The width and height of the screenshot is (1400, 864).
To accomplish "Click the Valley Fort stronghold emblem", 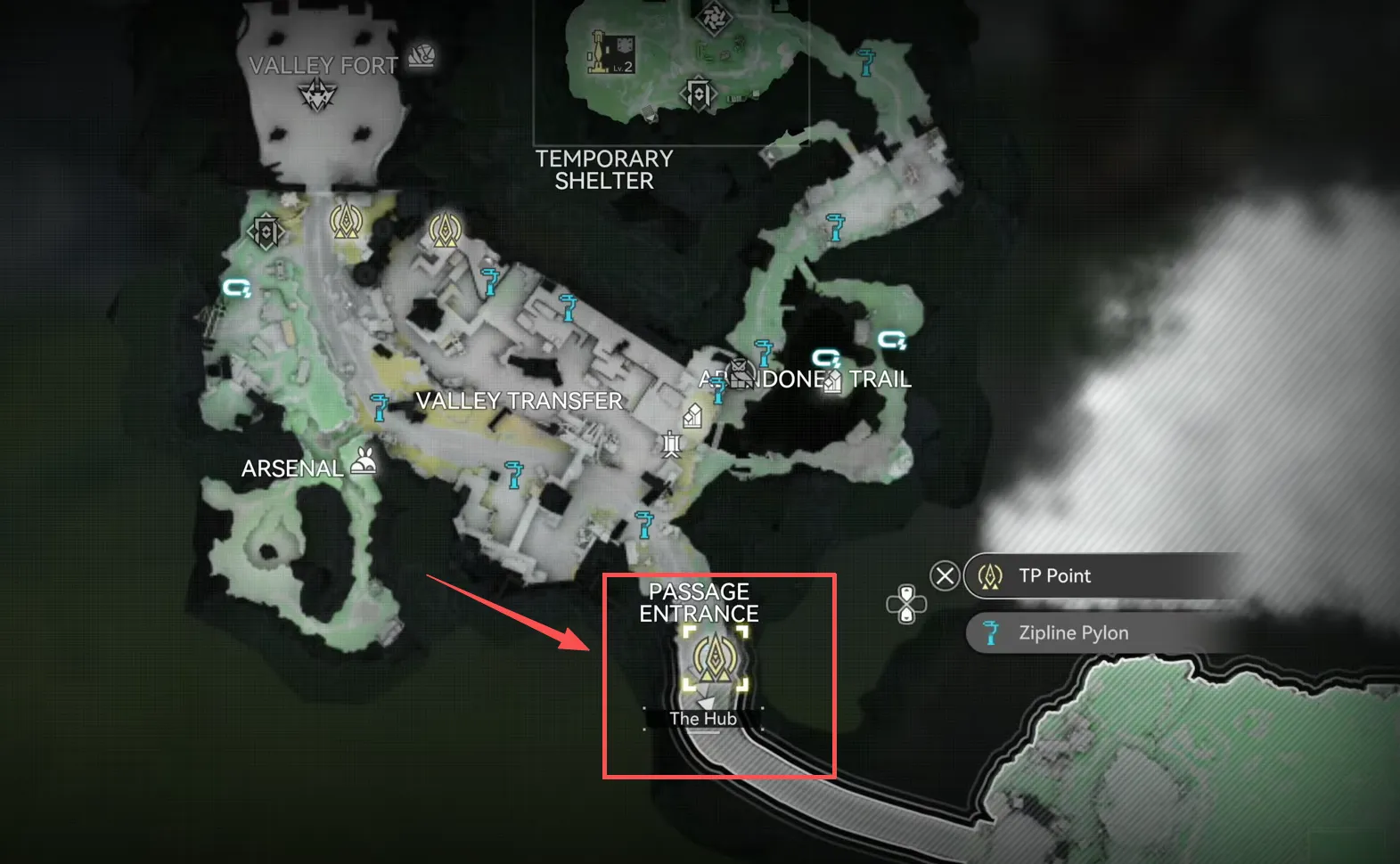I will [x=316, y=92].
